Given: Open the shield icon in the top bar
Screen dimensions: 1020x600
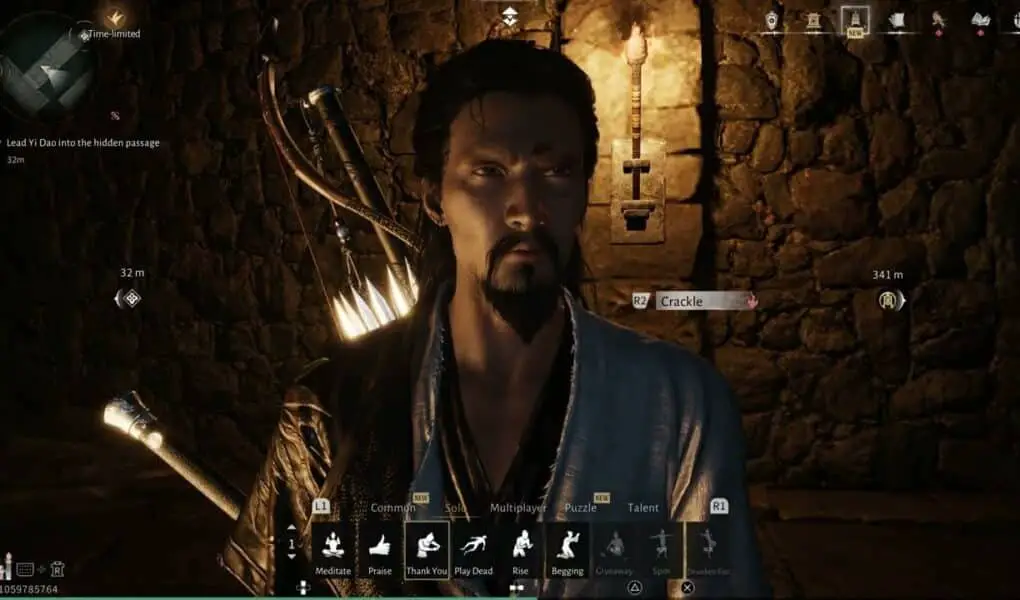Looking at the screenshot, I should (772, 20).
